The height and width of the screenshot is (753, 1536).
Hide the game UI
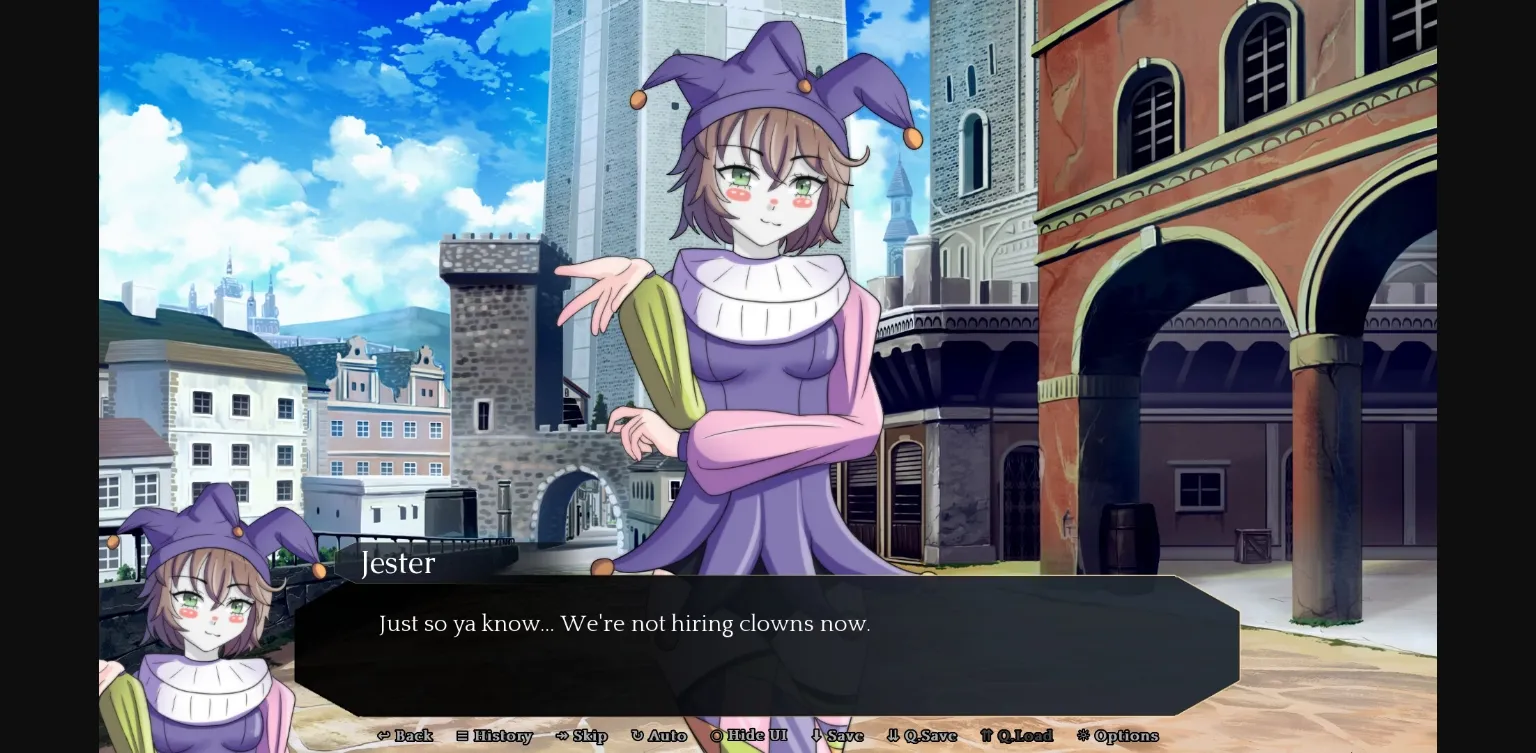(748, 736)
